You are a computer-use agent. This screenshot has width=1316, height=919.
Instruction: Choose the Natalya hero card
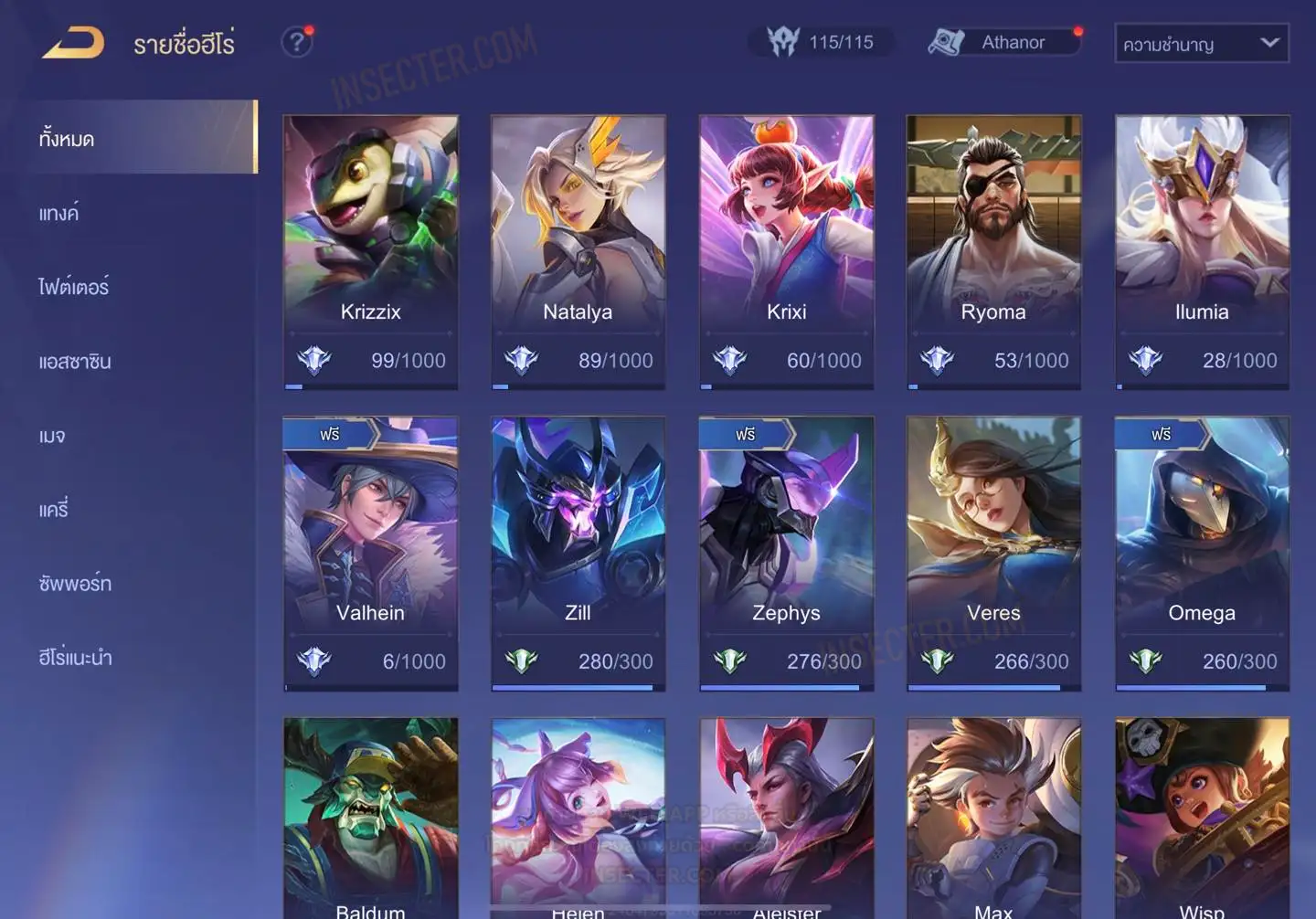pos(578,251)
